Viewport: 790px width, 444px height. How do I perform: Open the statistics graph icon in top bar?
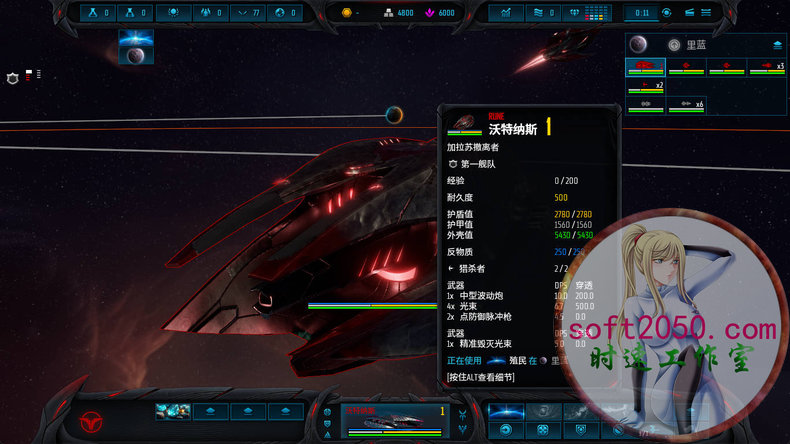click(x=506, y=13)
